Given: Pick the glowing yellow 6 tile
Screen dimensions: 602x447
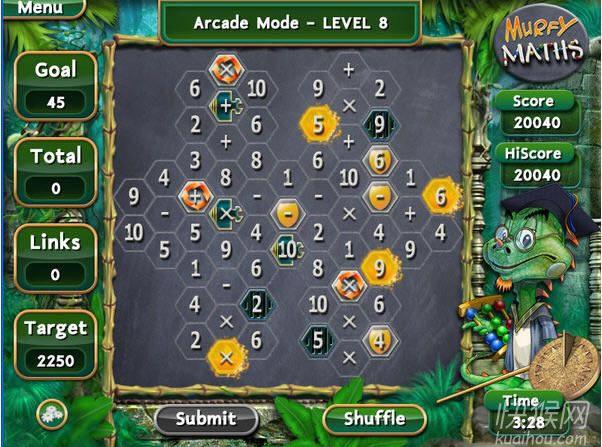Looking at the screenshot, I should (x=440, y=197).
